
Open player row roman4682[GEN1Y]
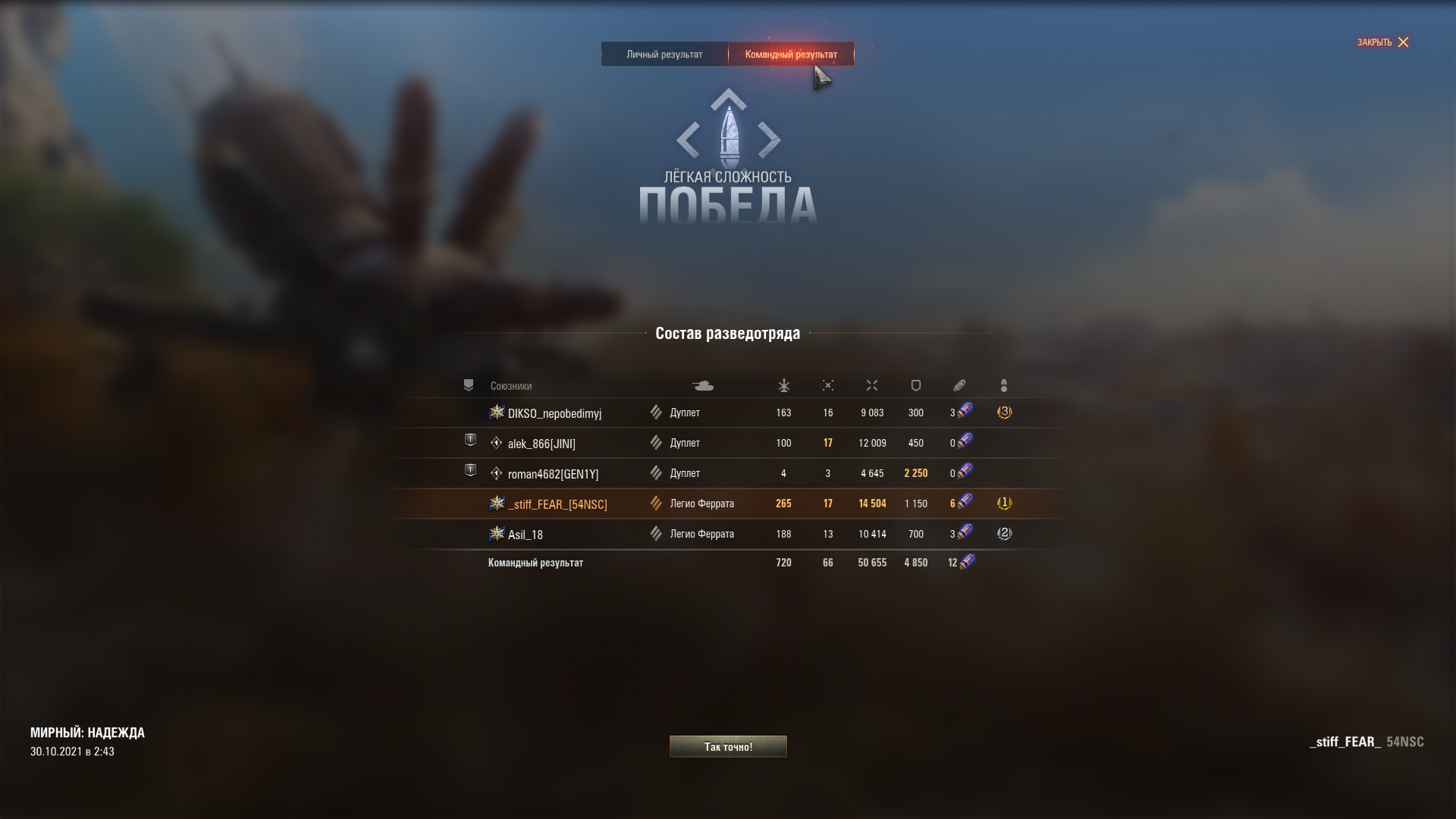(553, 474)
